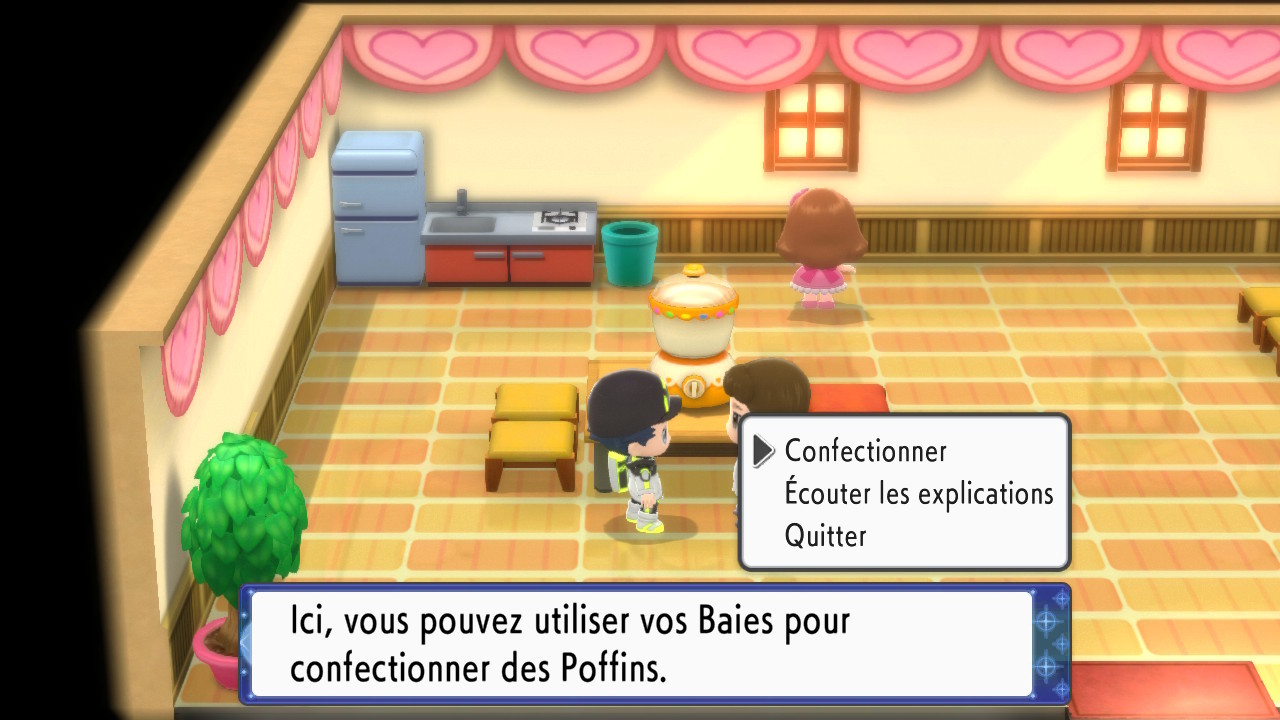Click the potted green plant
The height and width of the screenshot is (720, 1280).
click(245, 500)
